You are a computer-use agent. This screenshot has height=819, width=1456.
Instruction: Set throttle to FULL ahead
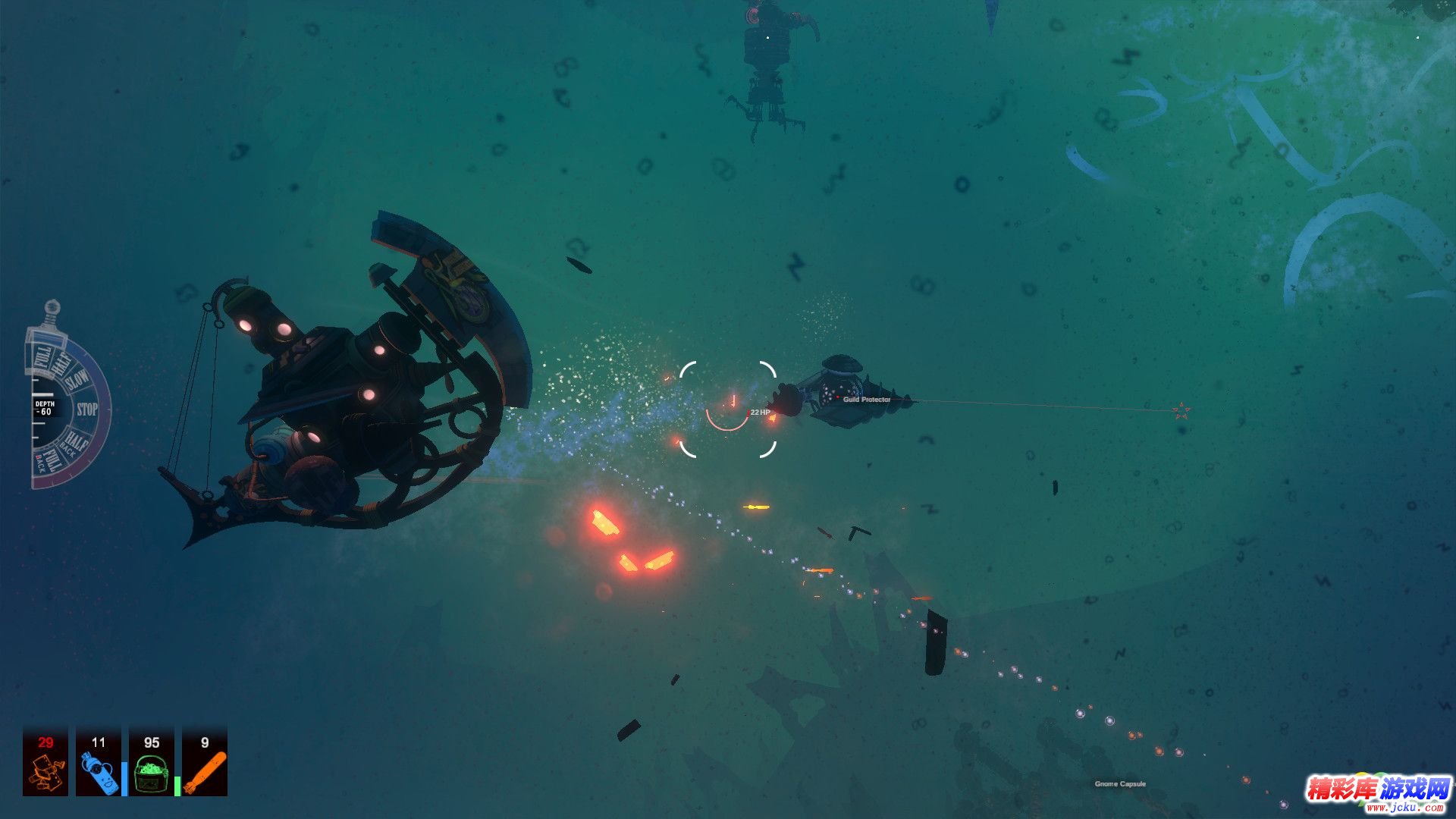point(42,356)
